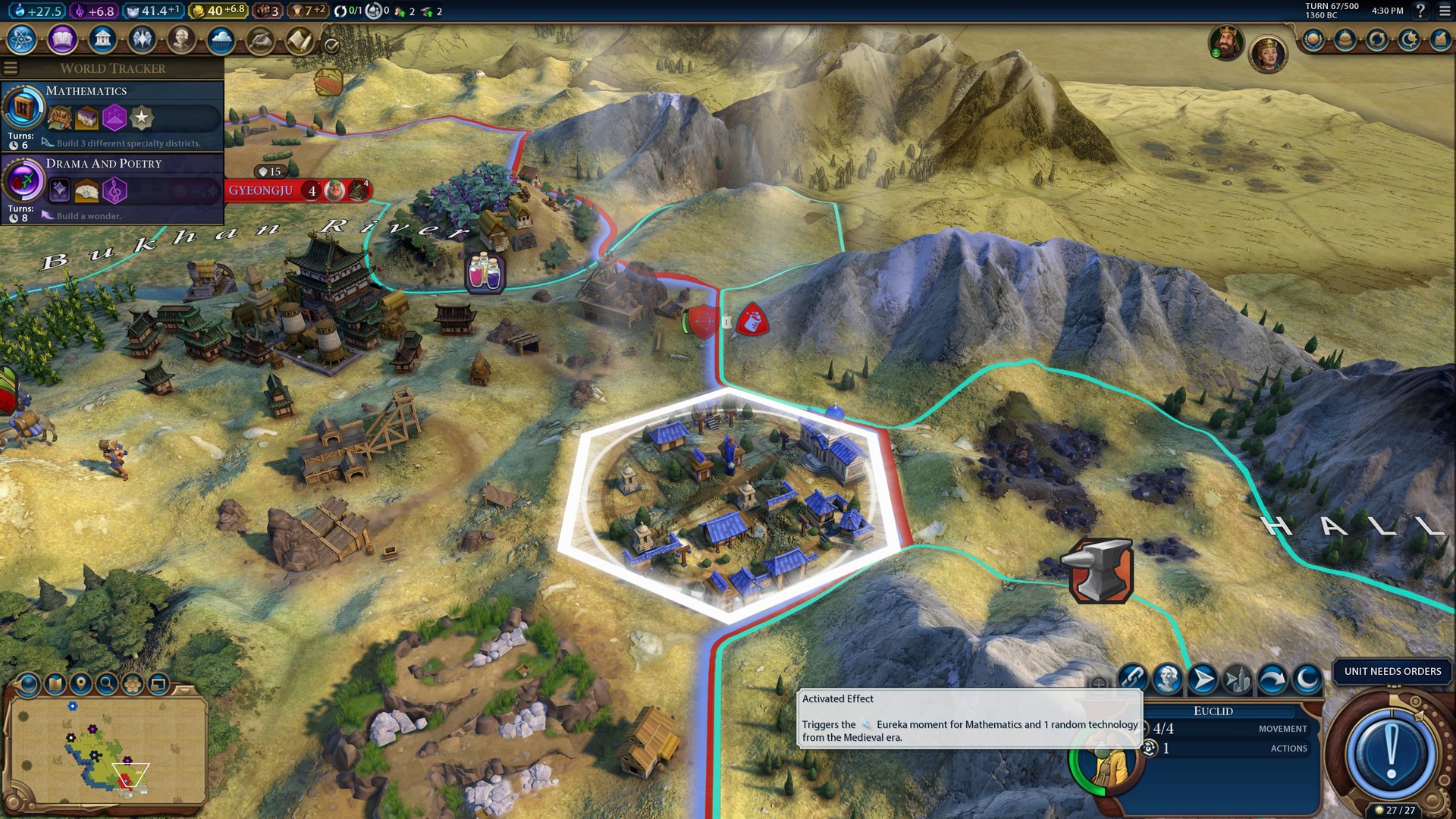1456x819 pixels.
Task: Open the minimap search magnifier tool
Action: tap(107, 684)
